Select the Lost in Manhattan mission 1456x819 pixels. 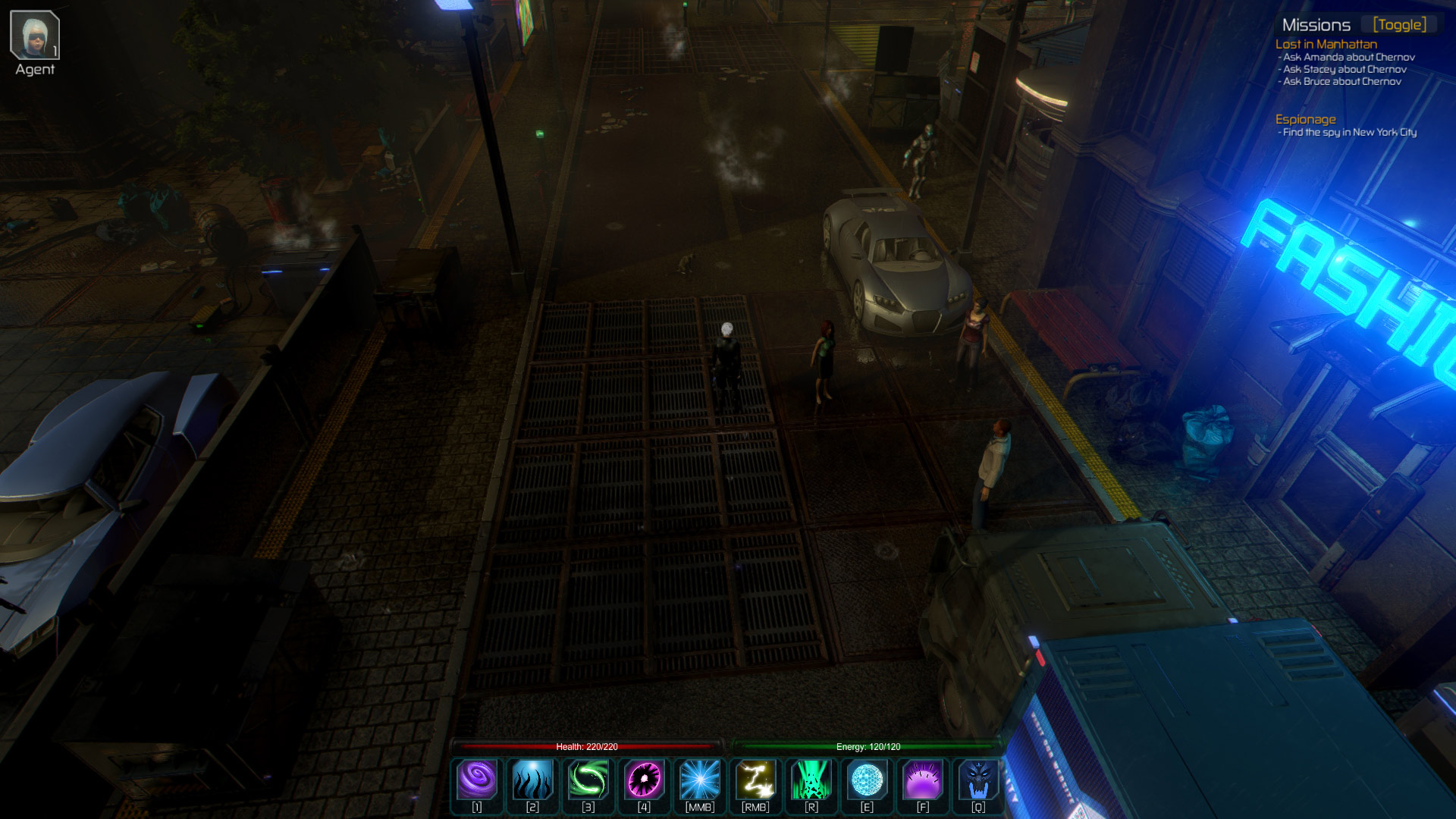1326,44
